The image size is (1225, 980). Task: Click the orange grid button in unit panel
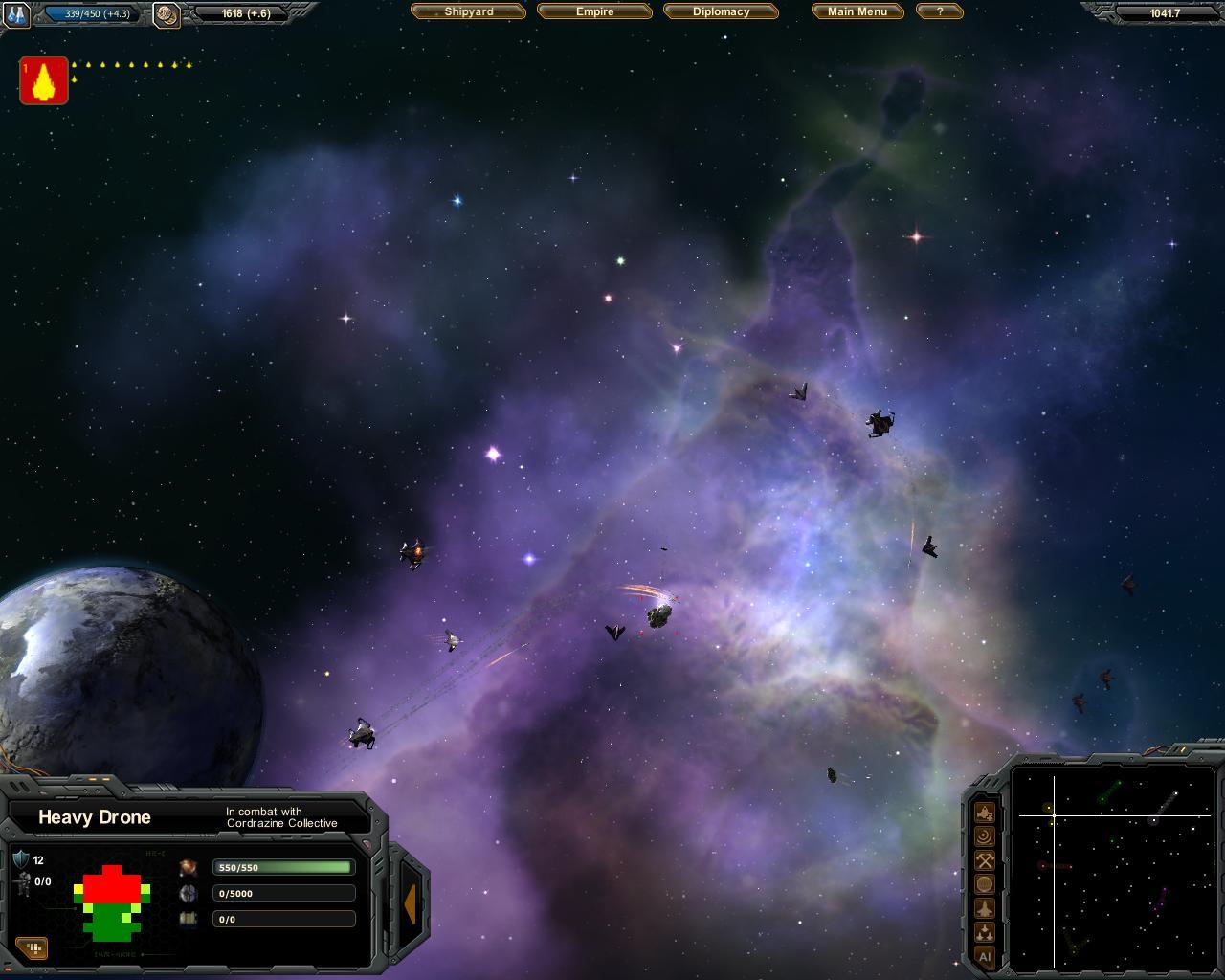[x=33, y=947]
